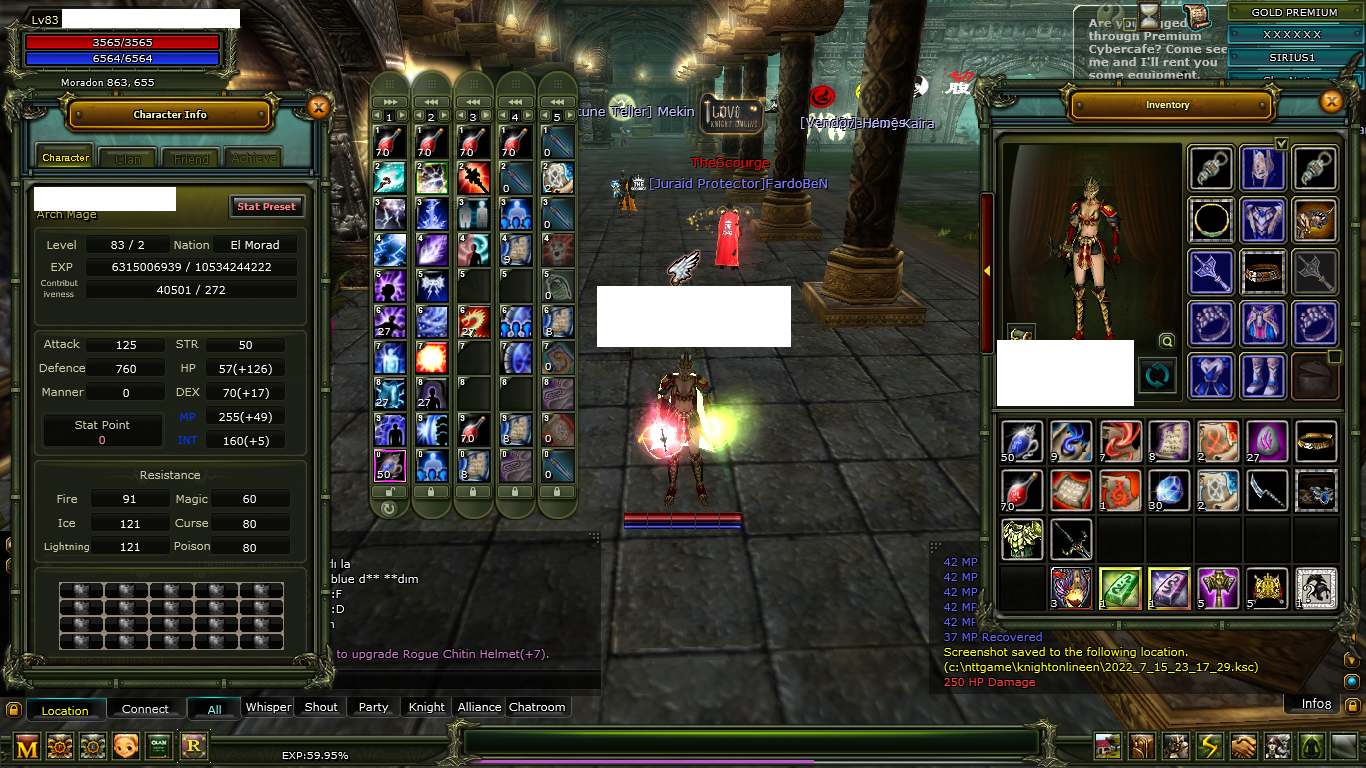Open the Clan board icon on taskbar
Screen dimensions: 1366x768
(158, 745)
